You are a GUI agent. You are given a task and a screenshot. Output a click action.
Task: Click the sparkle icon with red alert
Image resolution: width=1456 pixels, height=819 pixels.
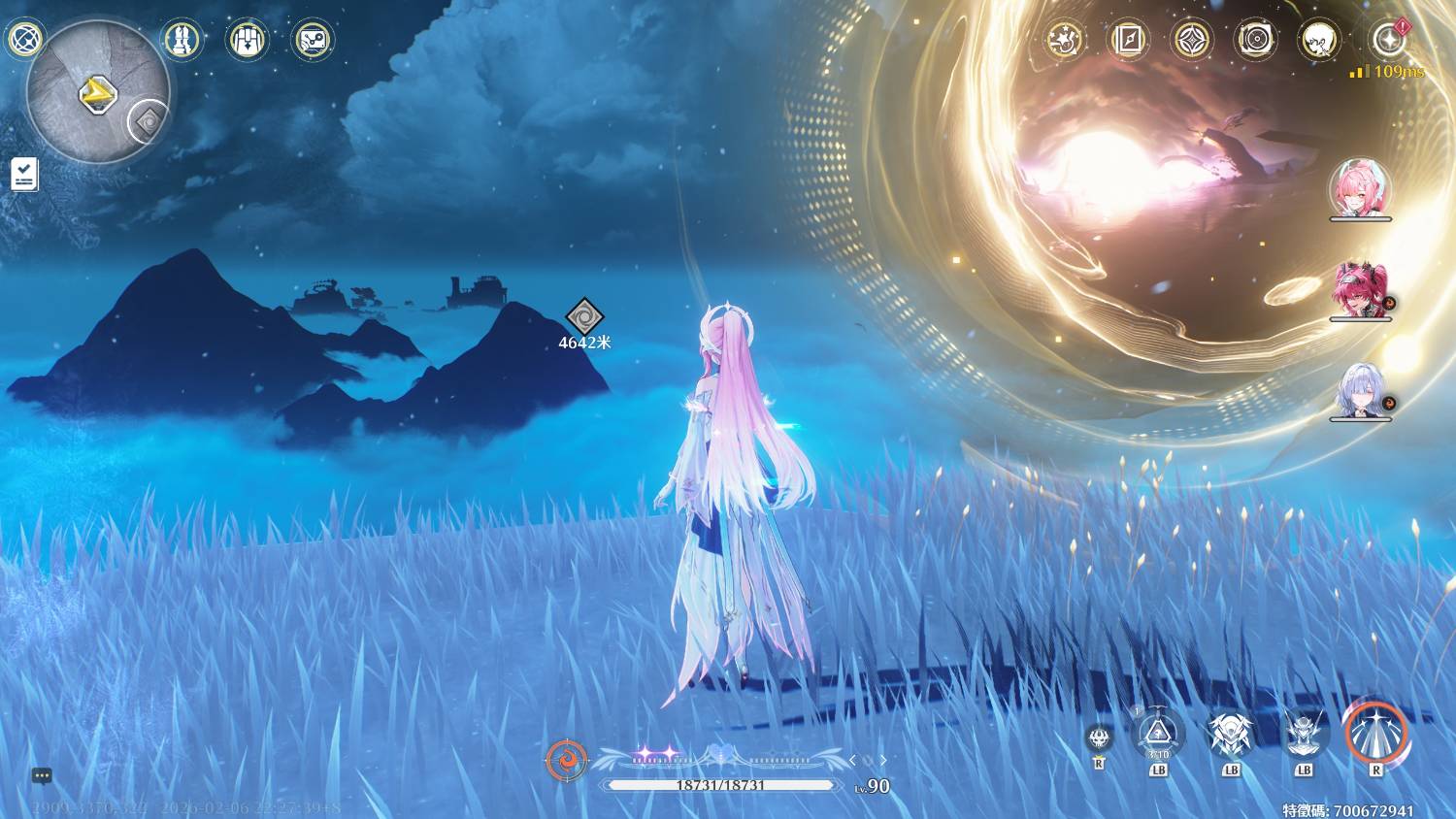click(1388, 40)
